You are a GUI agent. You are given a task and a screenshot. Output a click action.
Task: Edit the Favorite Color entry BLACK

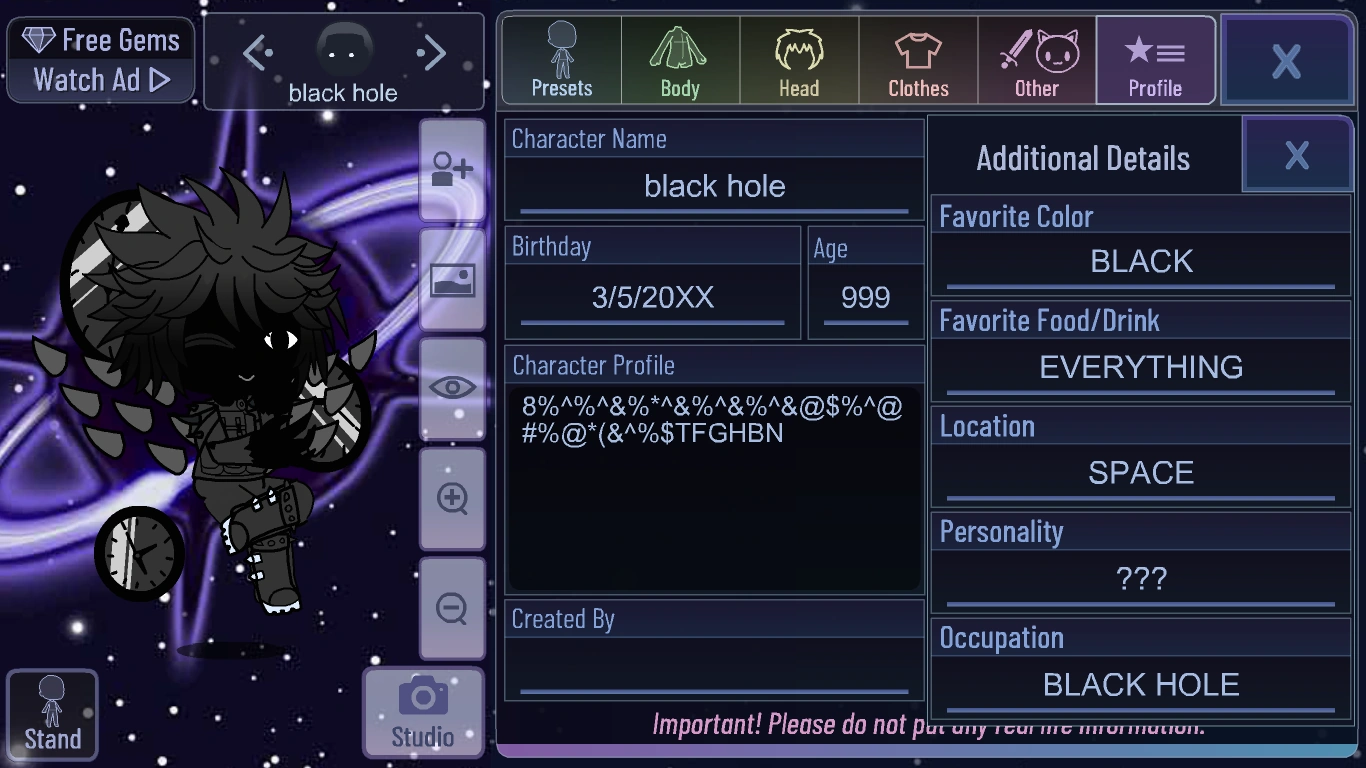coord(1140,261)
